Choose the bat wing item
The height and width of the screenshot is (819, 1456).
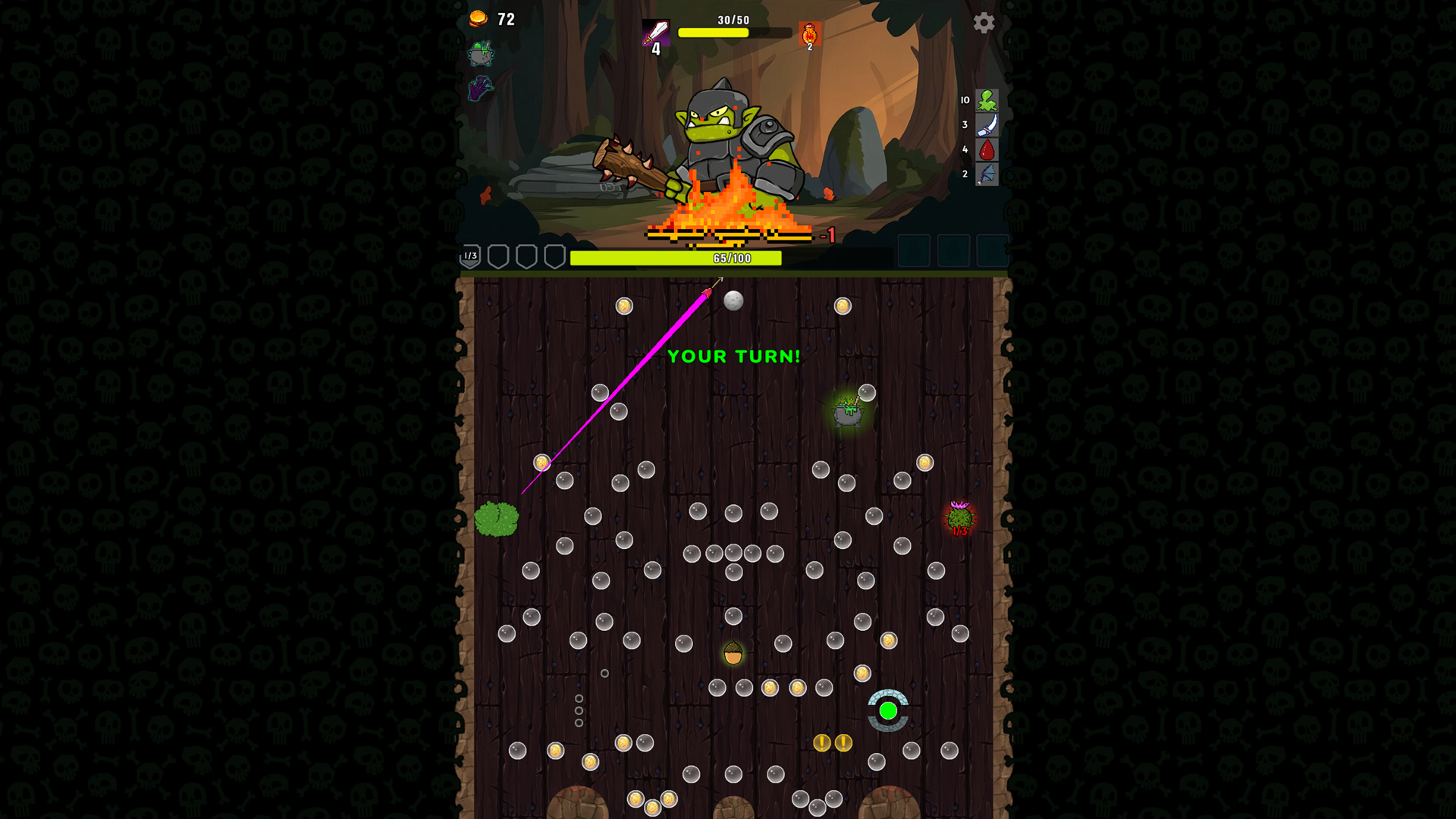pos(988,174)
